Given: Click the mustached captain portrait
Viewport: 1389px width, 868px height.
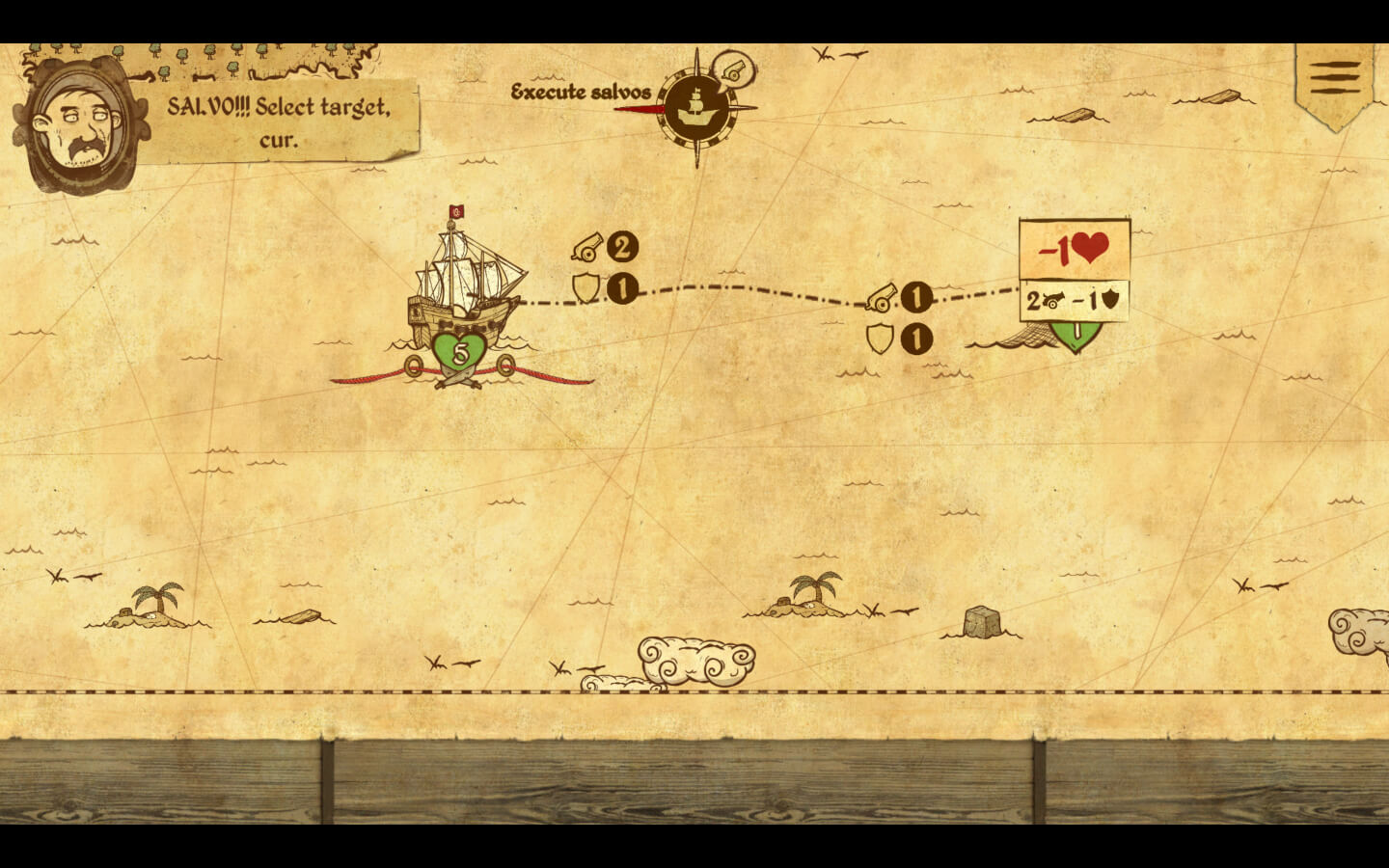Looking at the screenshot, I should tap(81, 126).
